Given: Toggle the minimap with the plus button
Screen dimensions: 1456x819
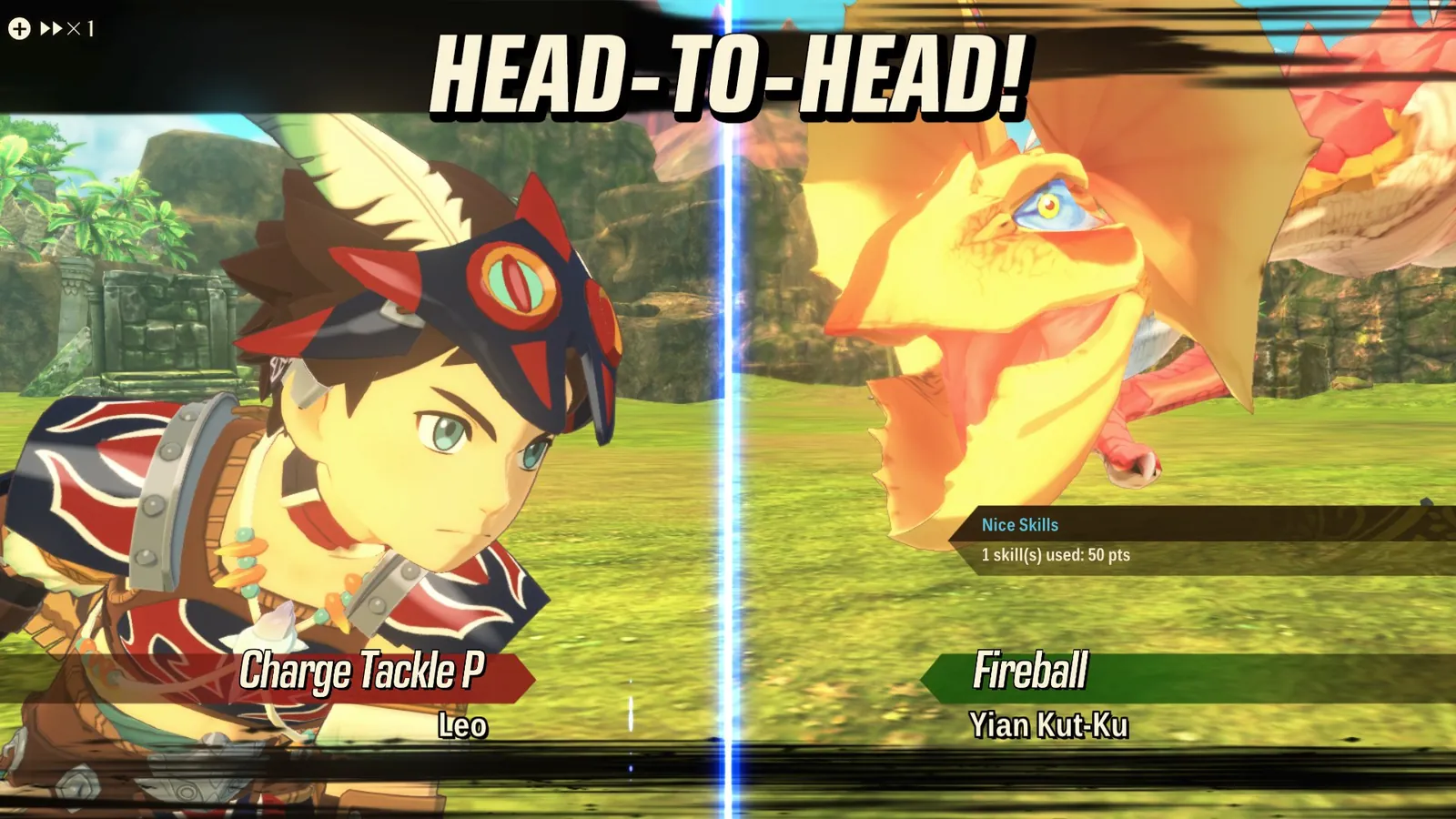Looking at the screenshot, I should (x=20, y=28).
